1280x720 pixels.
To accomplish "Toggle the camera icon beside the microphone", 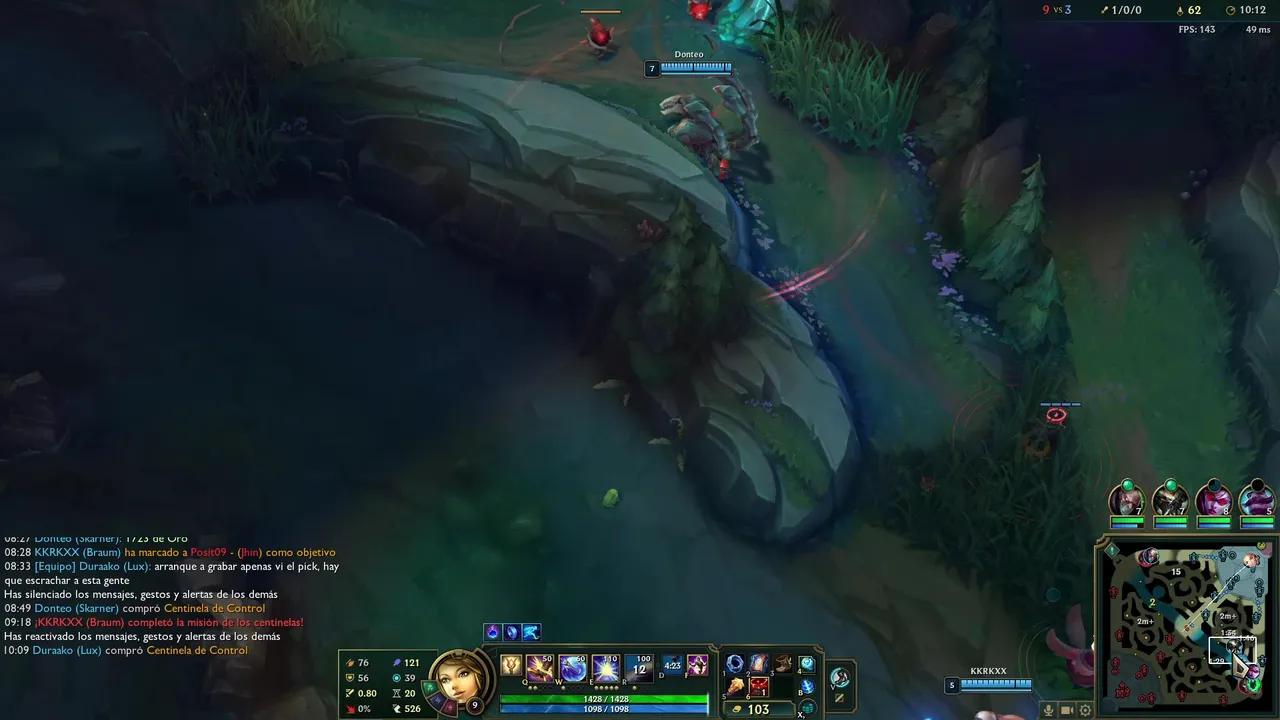I will (x=1066, y=710).
